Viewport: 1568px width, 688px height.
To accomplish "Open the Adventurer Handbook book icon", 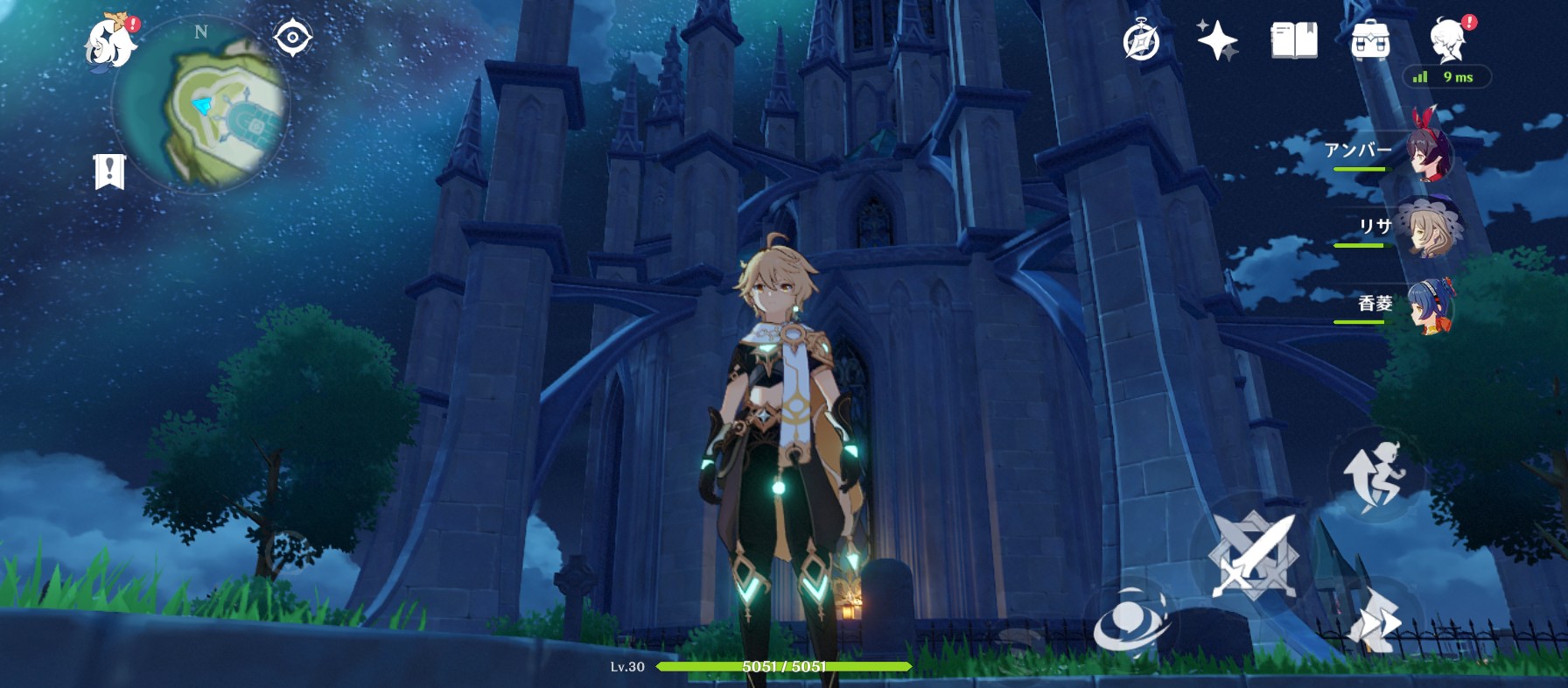I will coord(1293,40).
